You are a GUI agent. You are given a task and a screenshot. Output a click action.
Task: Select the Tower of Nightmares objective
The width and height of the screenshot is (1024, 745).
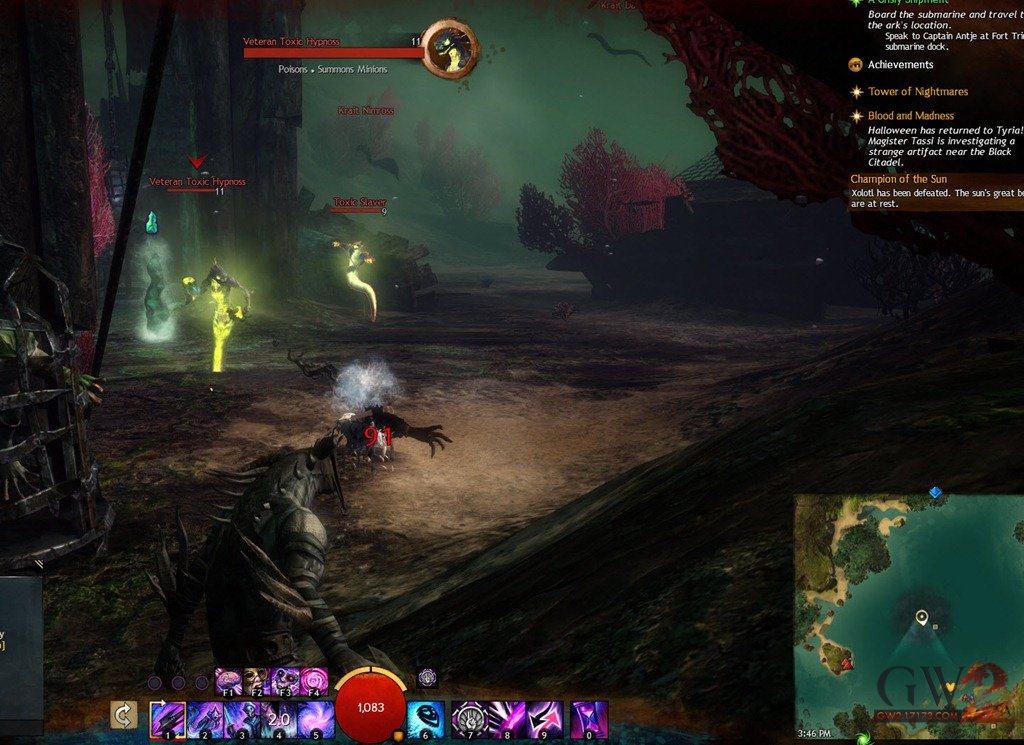pos(917,92)
